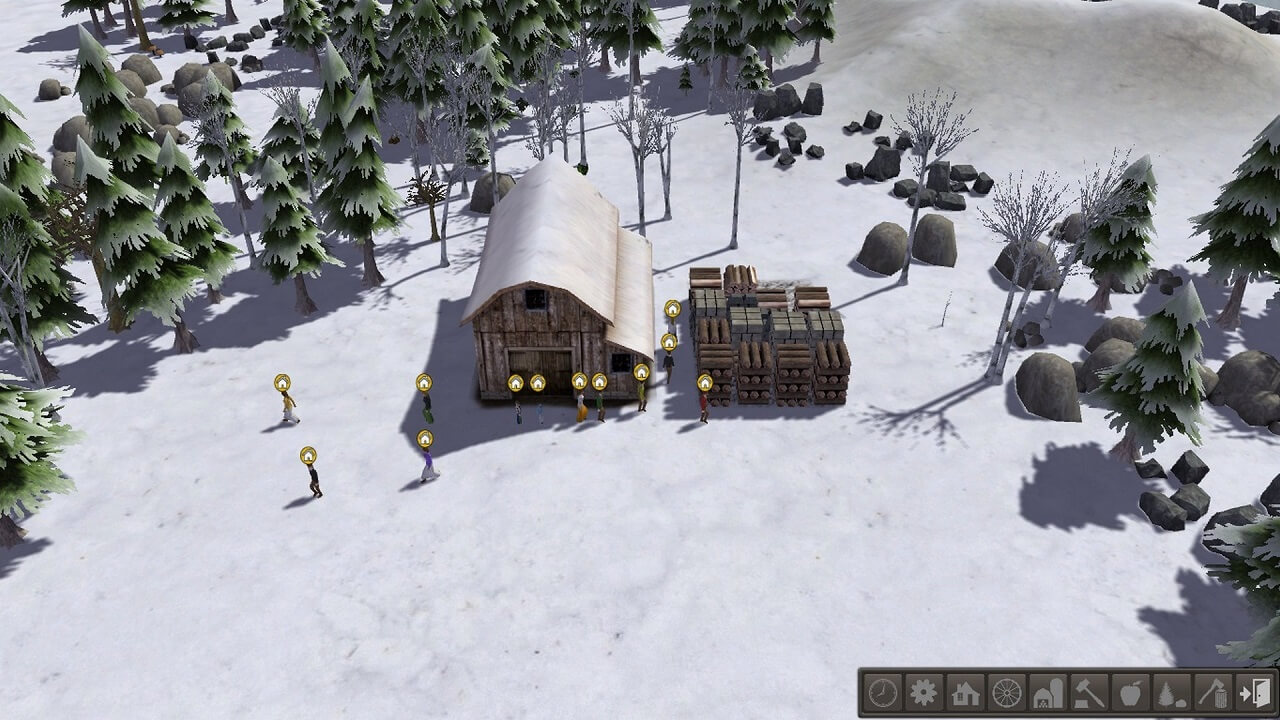This screenshot has height=720, width=1280.
Task: Choose the hammer and anvil icon
Action: click(x=1089, y=692)
